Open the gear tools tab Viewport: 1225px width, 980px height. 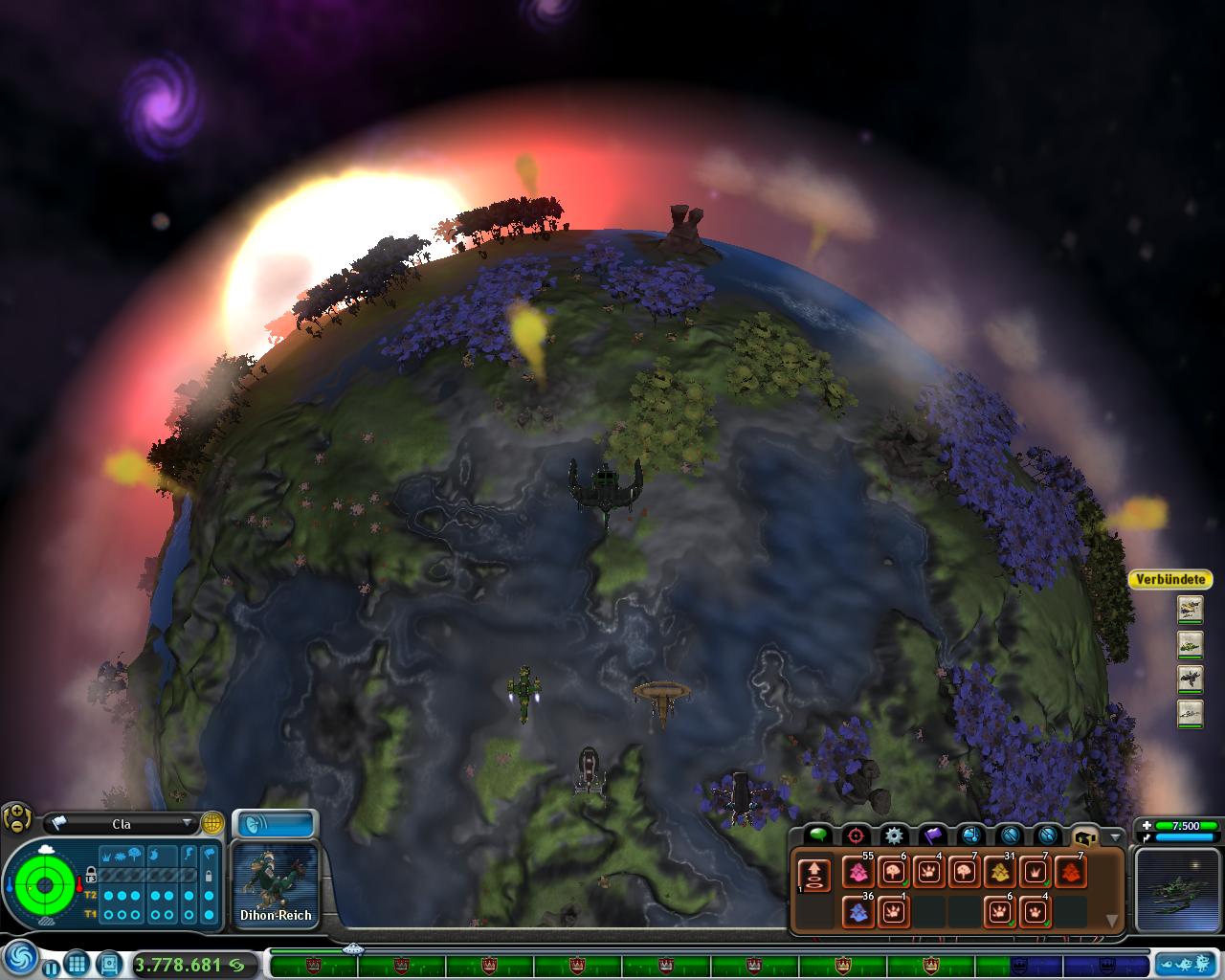(x=893, y=835)
